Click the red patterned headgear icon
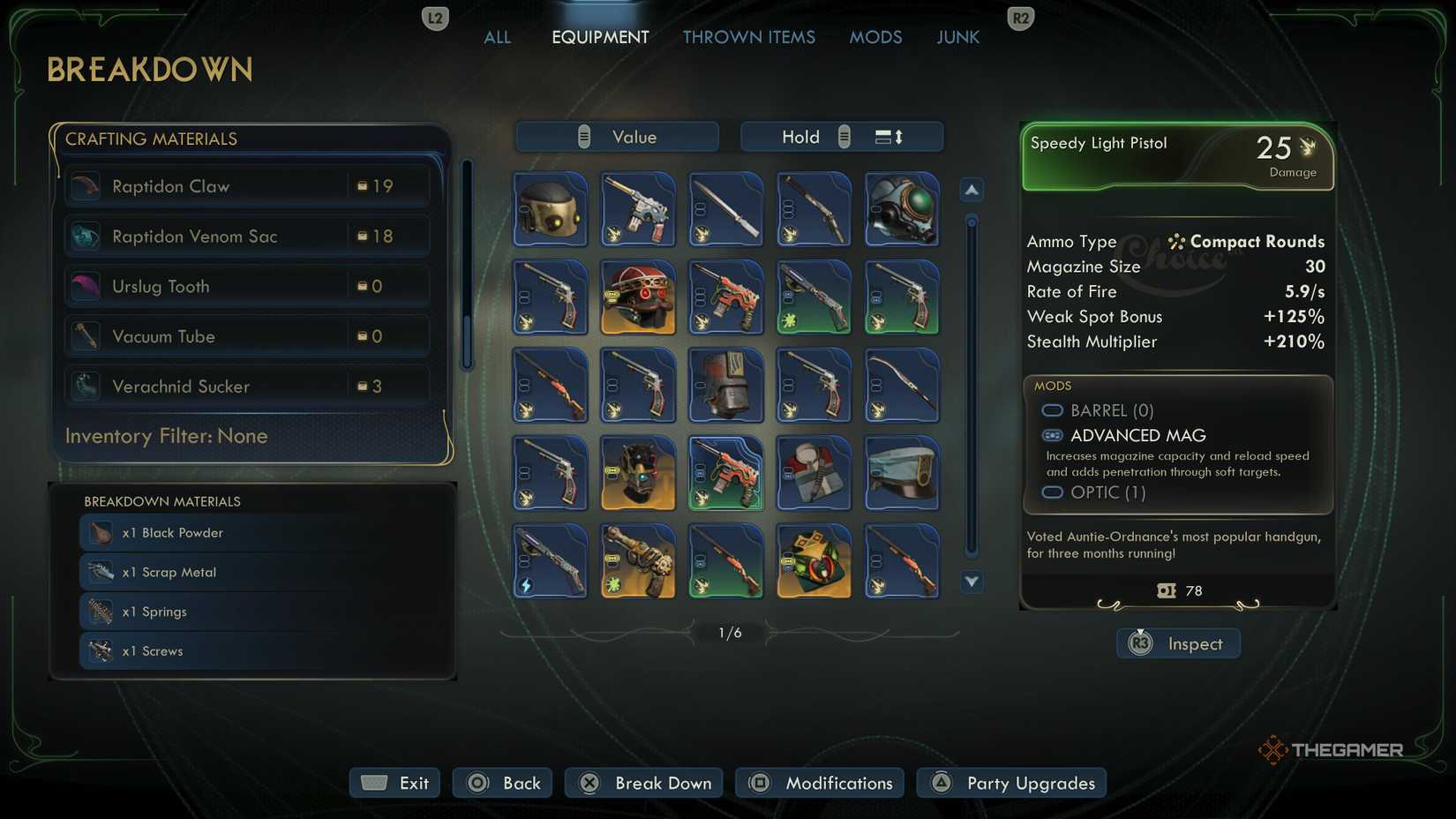The width and height of the screenshot is (1456, 819). click(638, 297)
